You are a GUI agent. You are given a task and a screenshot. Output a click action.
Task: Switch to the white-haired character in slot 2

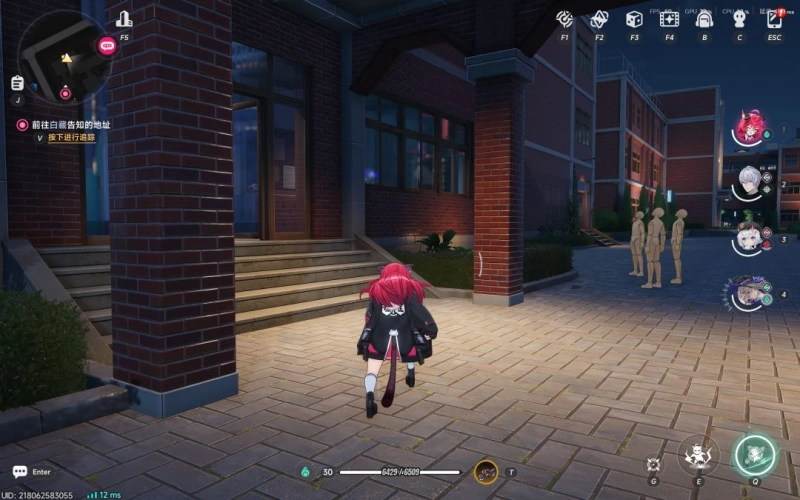pos(746,183)
